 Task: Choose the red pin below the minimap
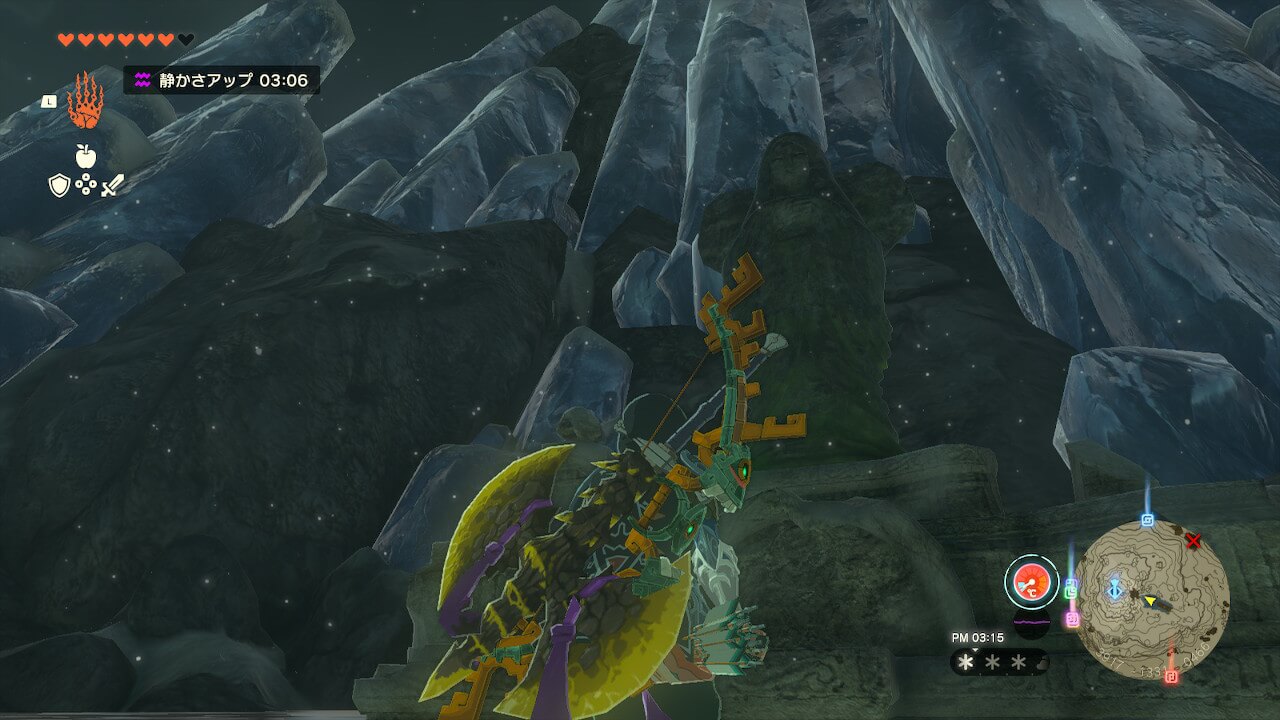1171,677
